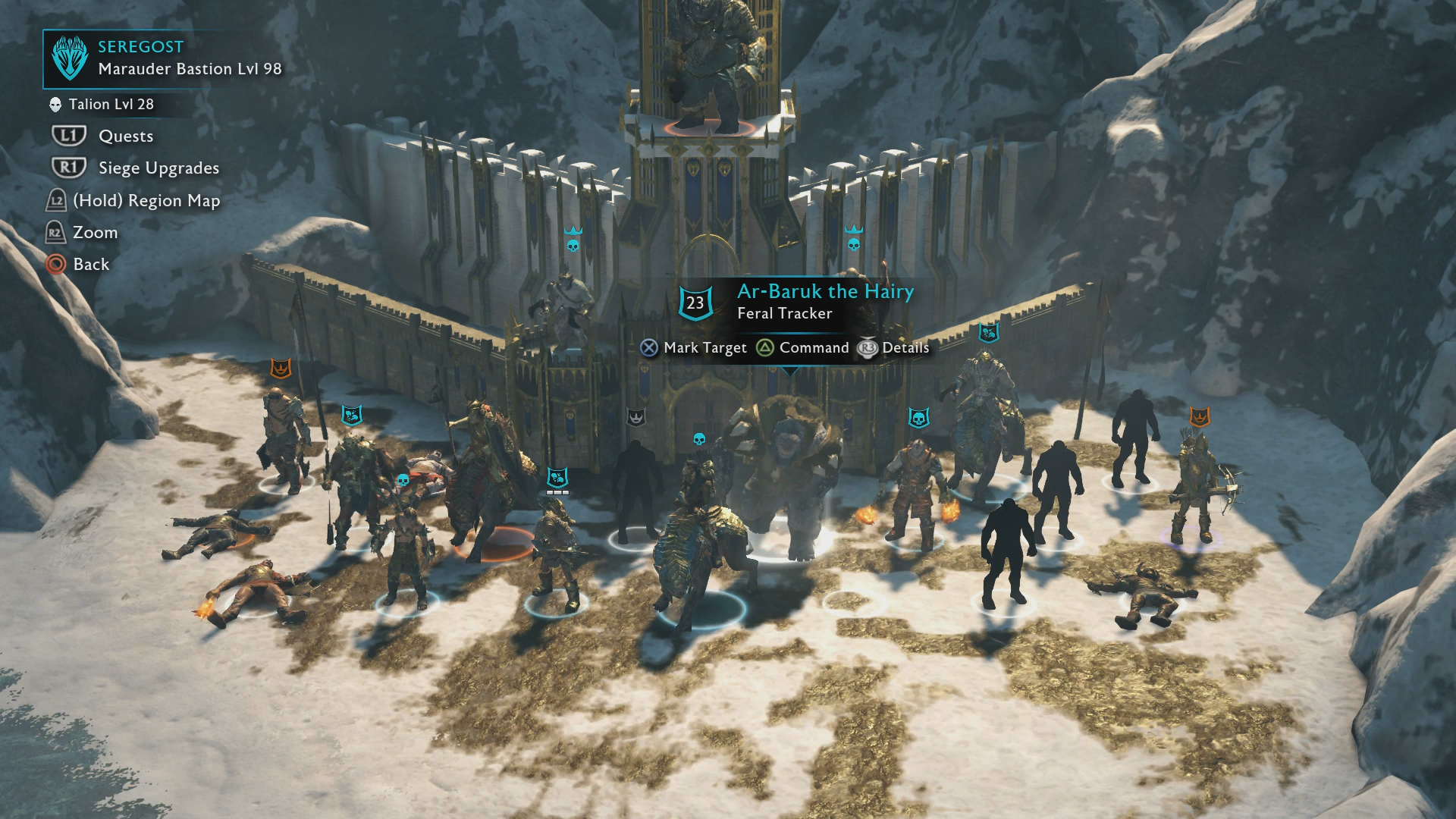1456x819 pixels.
Task: Select the Zoom option
Action: pyautogui.click(x=95, y=233)
